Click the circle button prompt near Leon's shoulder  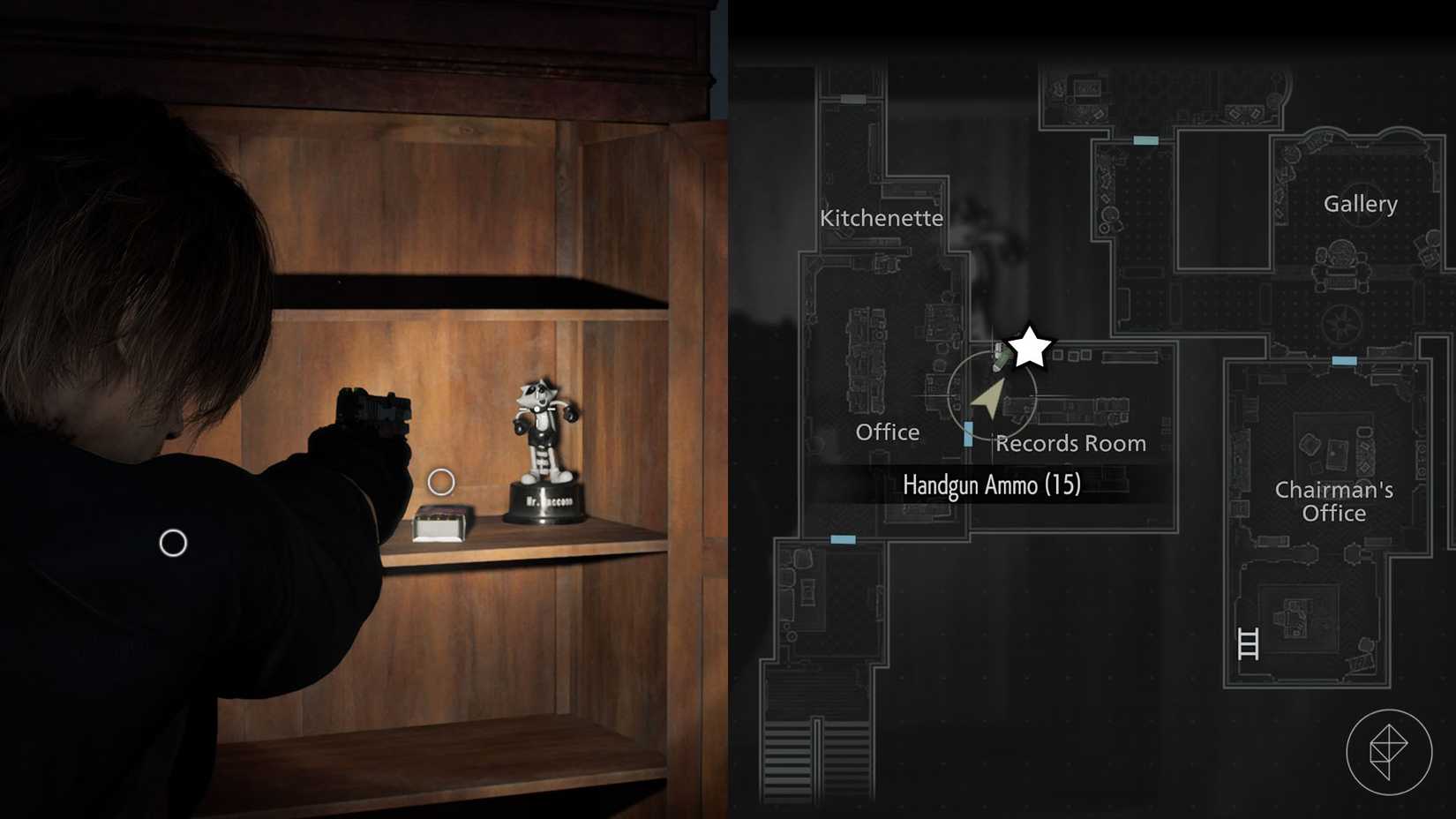pyautogui.click(x=174, y=544)
